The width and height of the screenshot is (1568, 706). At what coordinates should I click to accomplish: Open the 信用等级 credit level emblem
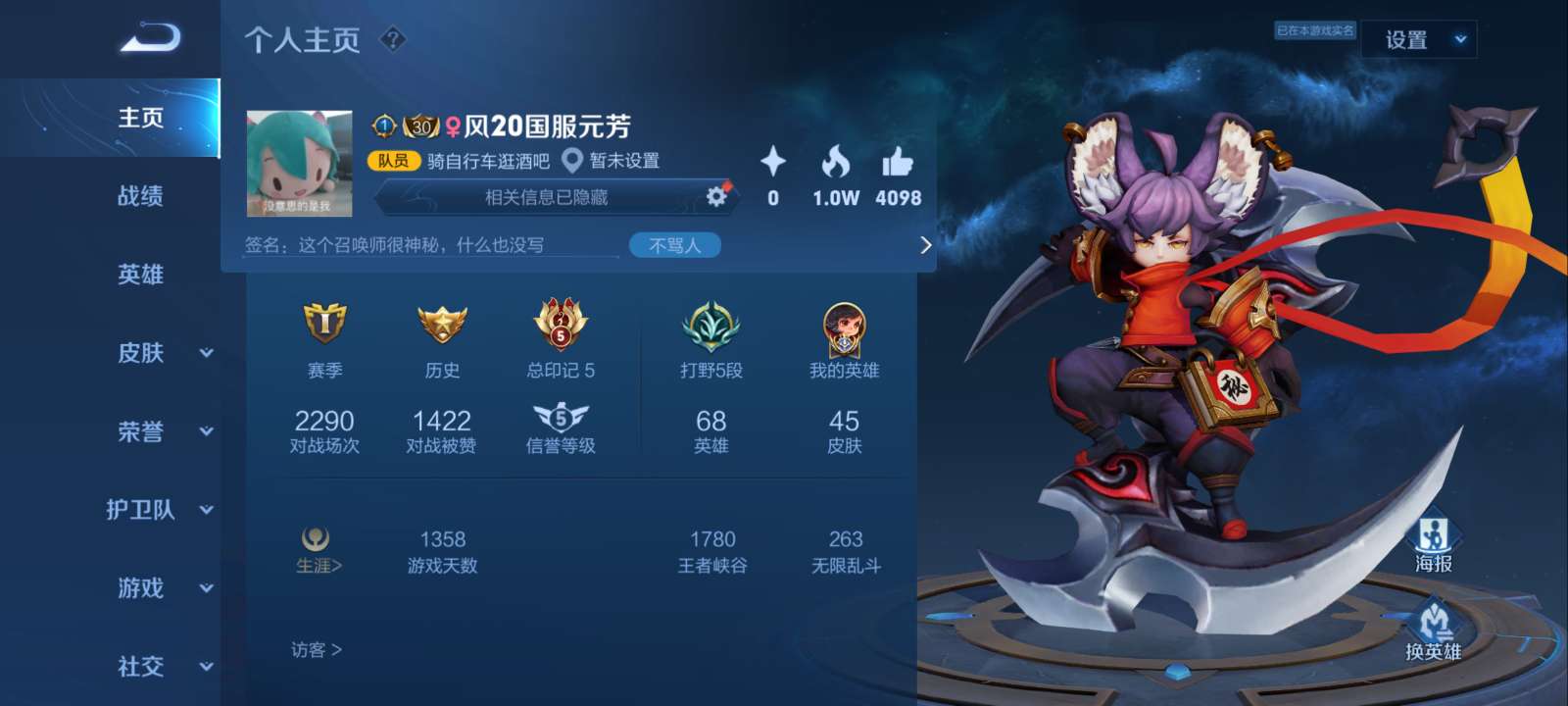[x=560, y=419]
